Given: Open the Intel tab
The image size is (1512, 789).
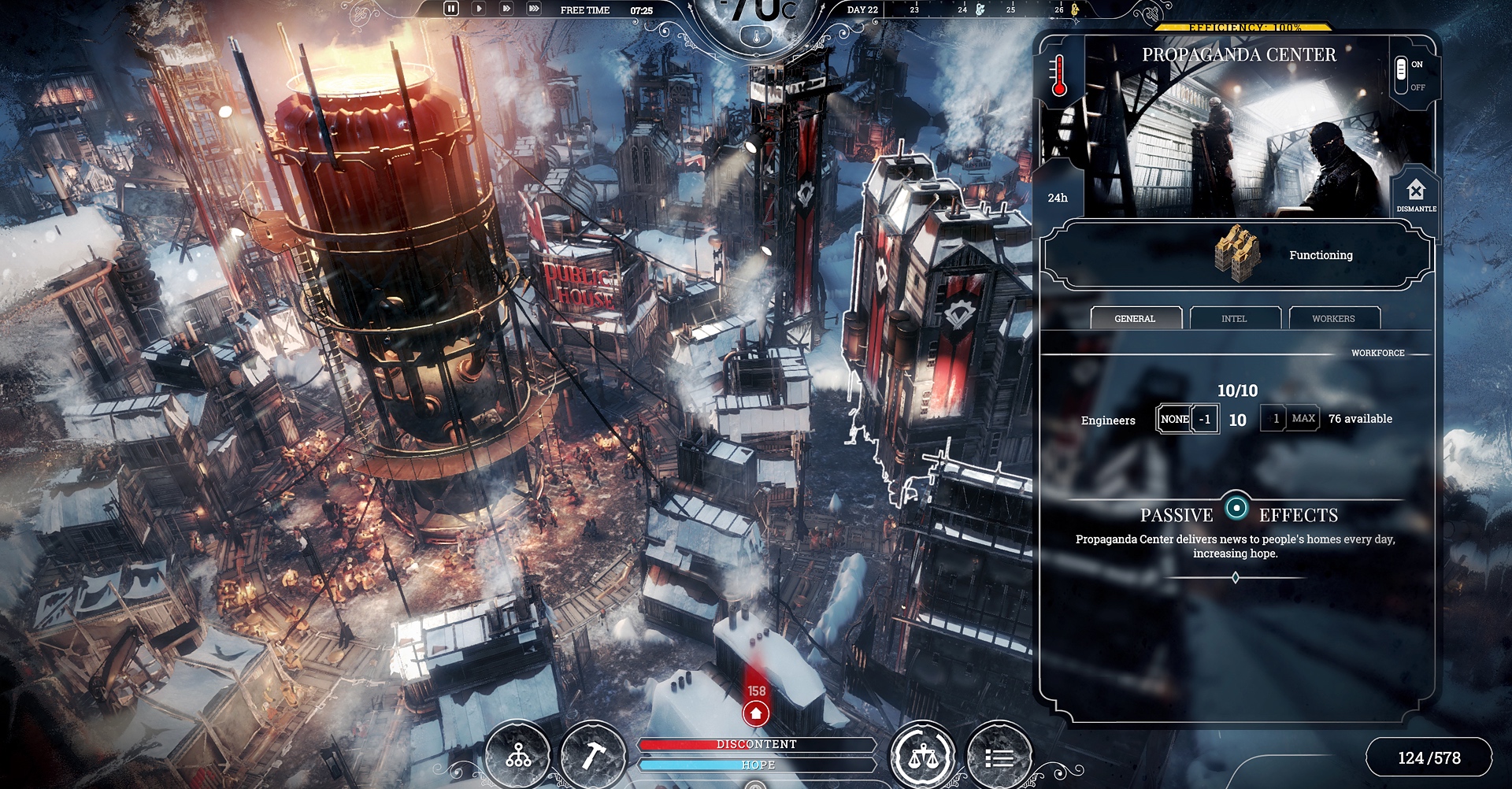Looking at the screenshot, I should (x=1234, y=318).
